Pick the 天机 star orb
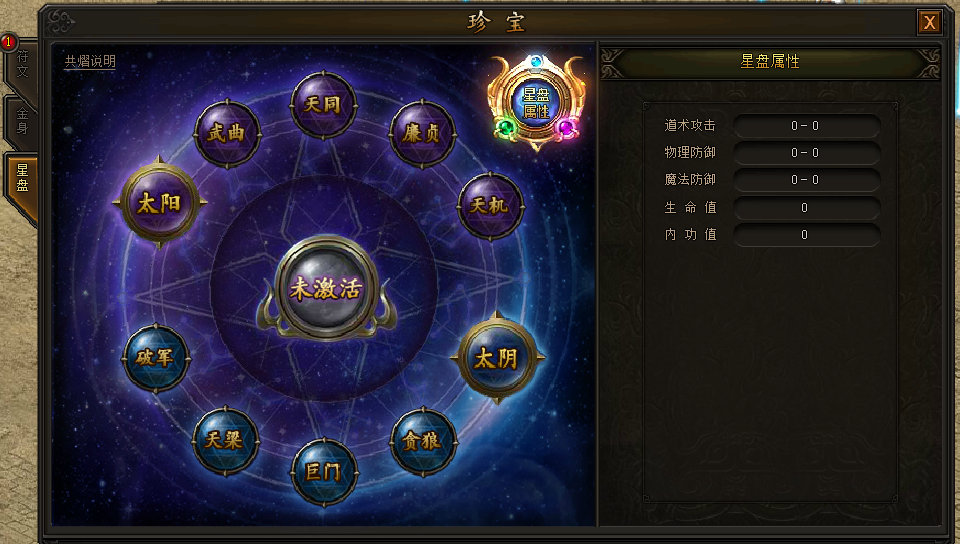The image size is (960, 544). (490, 205)
